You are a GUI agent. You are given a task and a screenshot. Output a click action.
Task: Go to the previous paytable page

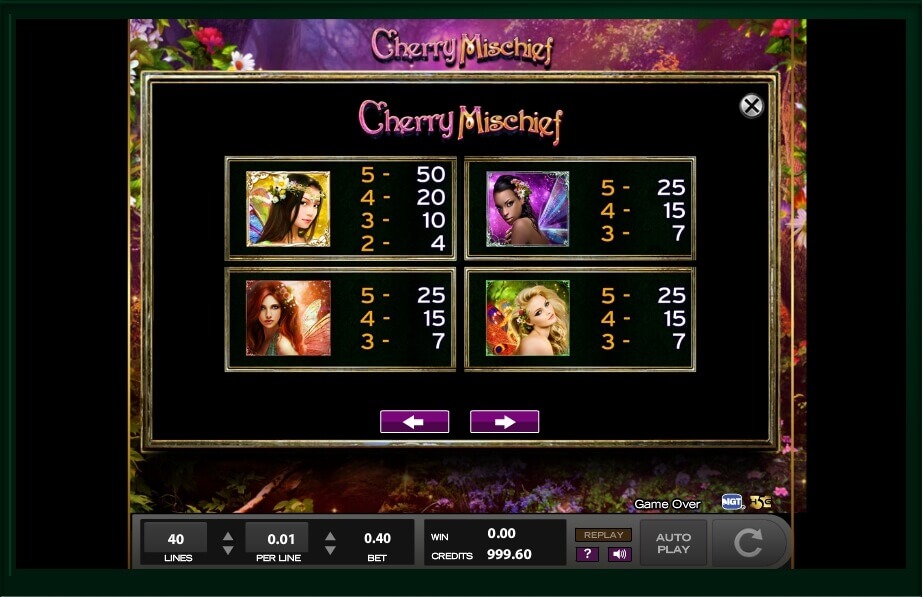(x=414, y=422)
